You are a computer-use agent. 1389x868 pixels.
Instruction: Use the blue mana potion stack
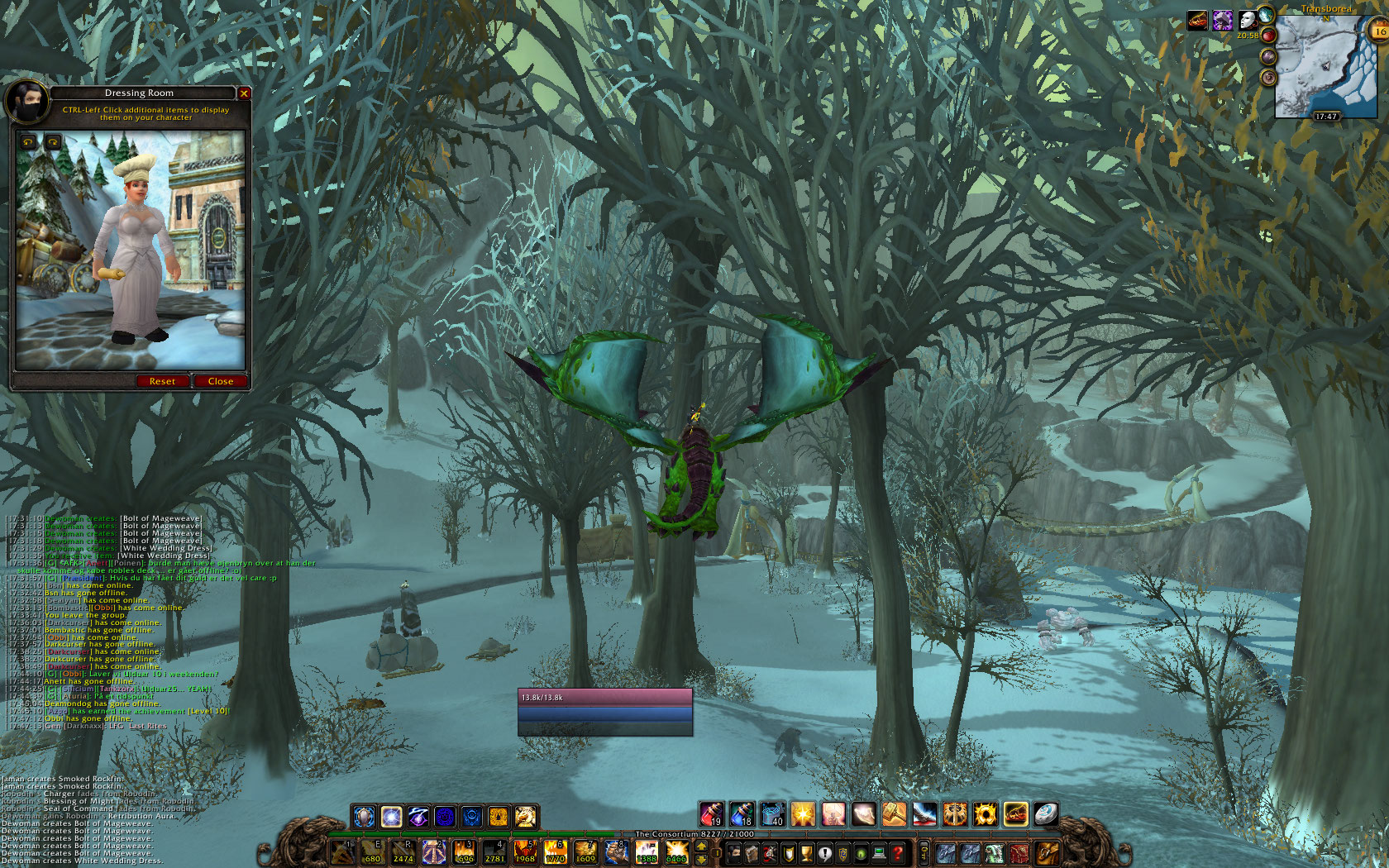pos(742,814)
